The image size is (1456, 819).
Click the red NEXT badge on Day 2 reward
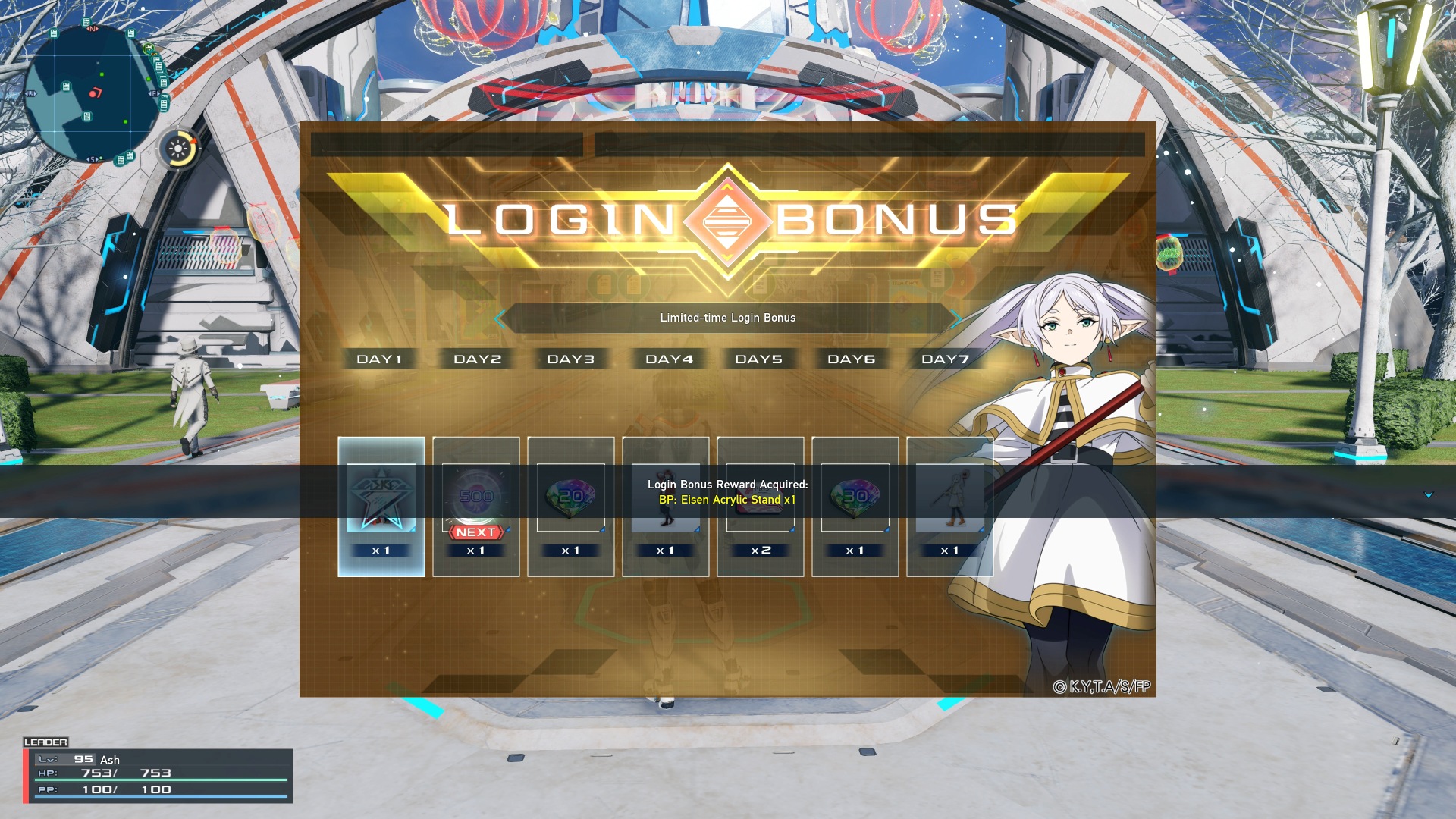tap(475, 532)
